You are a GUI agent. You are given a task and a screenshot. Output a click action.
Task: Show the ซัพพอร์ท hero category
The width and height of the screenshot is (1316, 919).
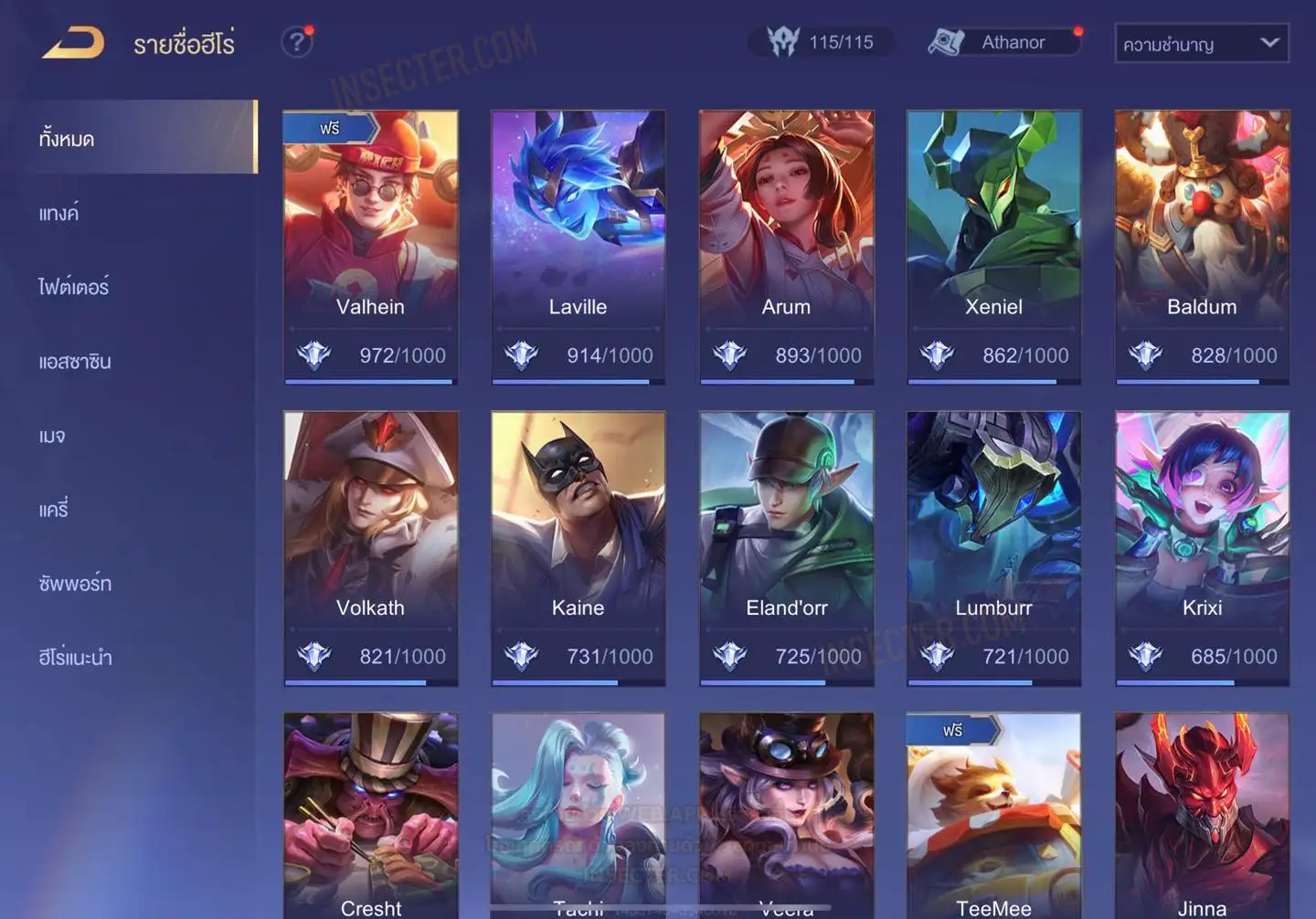[x=75, y=584]
